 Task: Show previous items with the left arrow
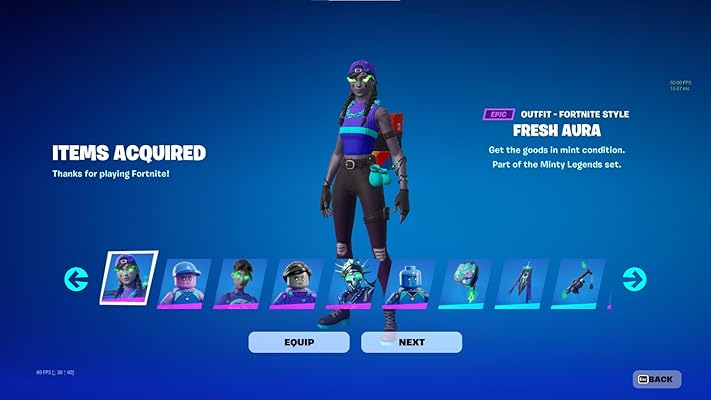[x=77, y=279]
